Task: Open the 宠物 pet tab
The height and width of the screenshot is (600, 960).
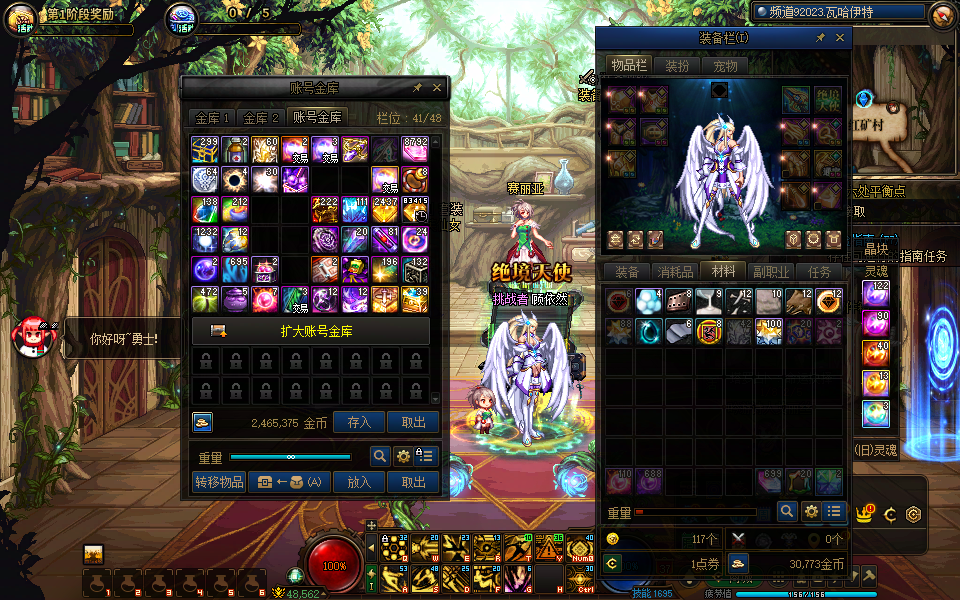Action: point(725,66)
